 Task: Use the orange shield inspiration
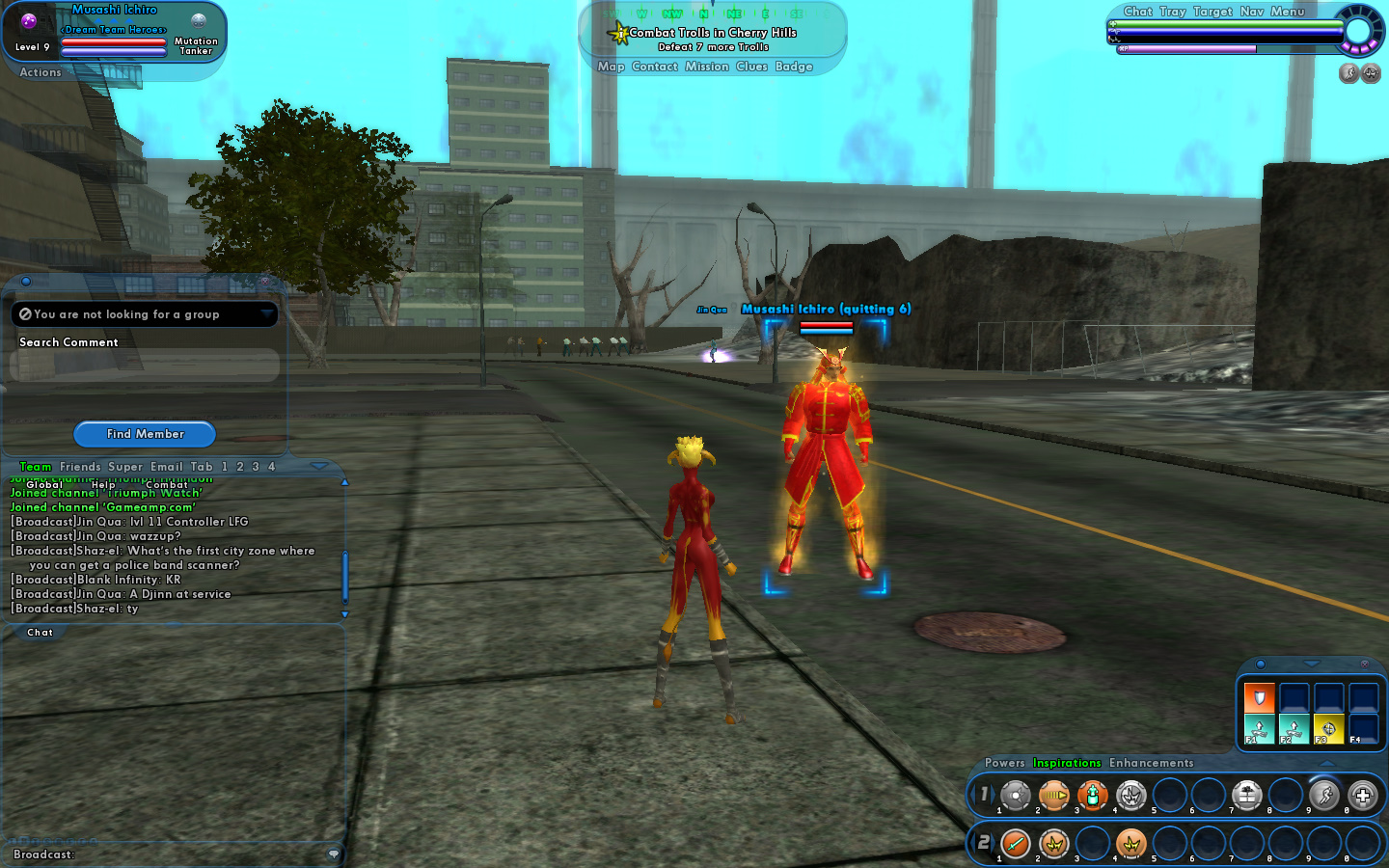click(1259, 696)
